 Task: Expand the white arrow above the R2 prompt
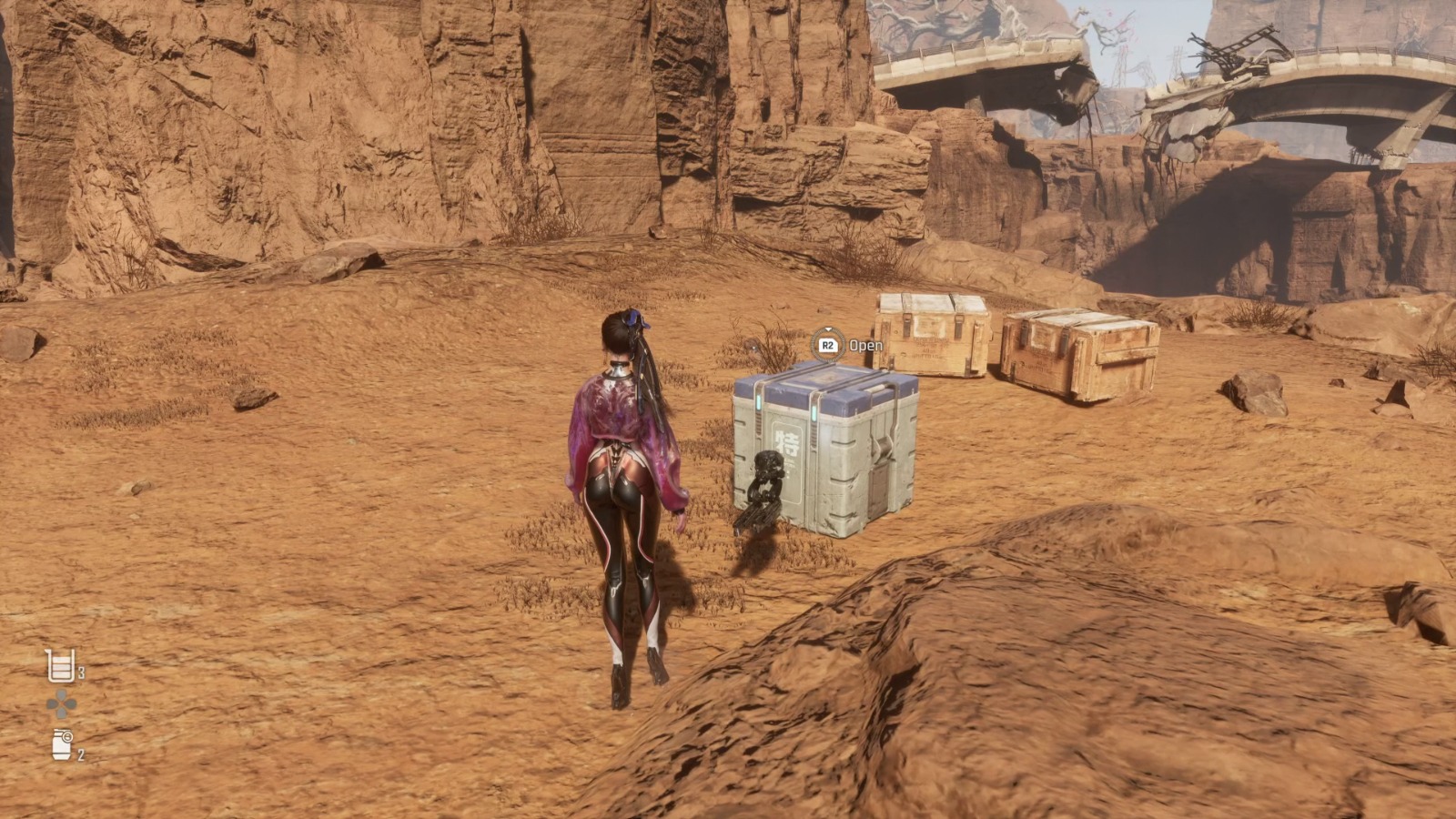click(x=828, y=329)
